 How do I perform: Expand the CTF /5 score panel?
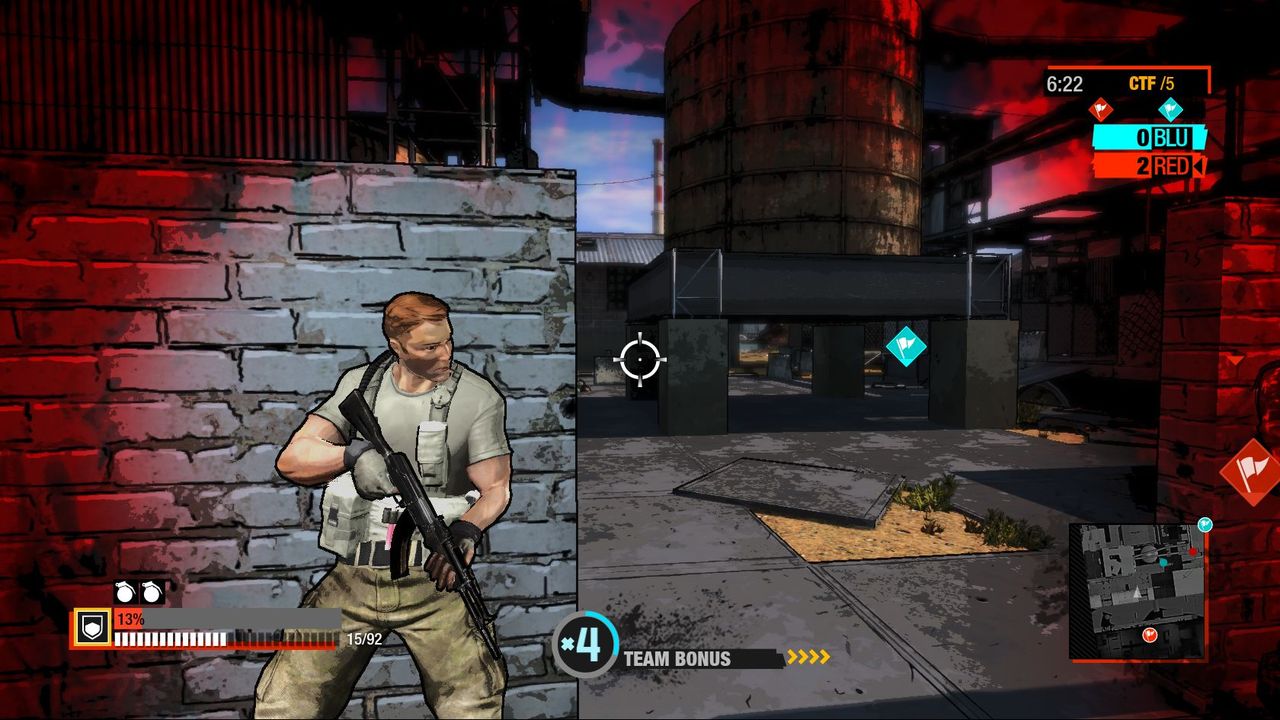pos(1130,82)
